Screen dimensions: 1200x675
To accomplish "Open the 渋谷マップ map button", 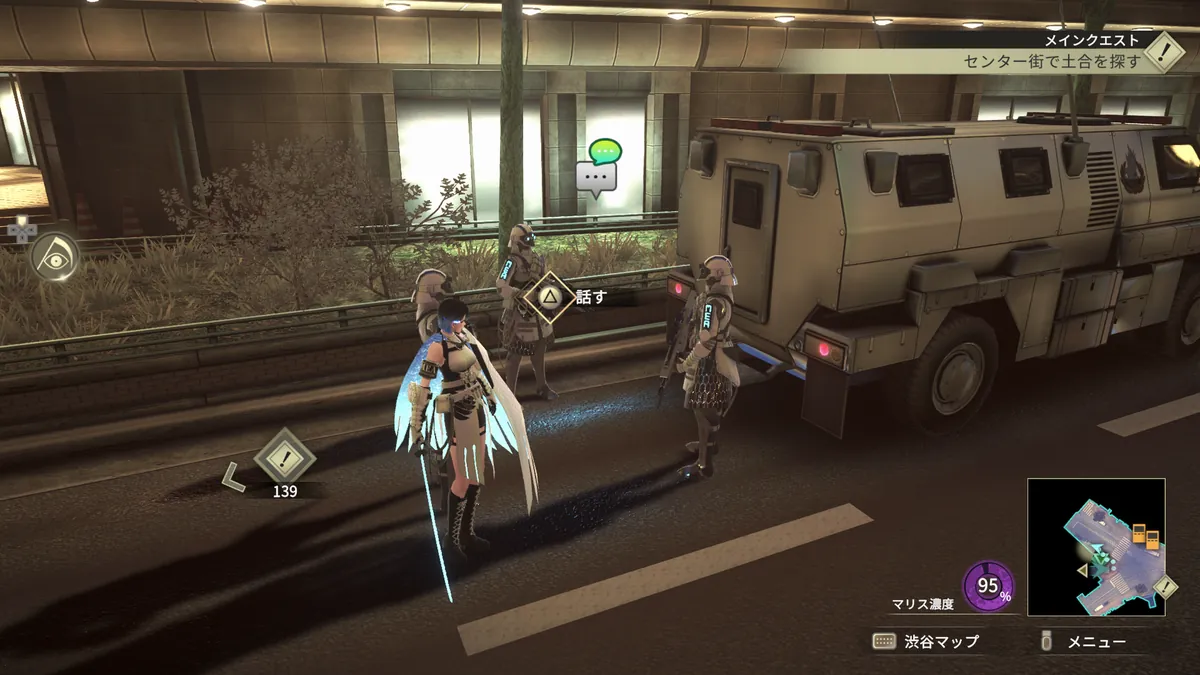I will tap(925, 641).
